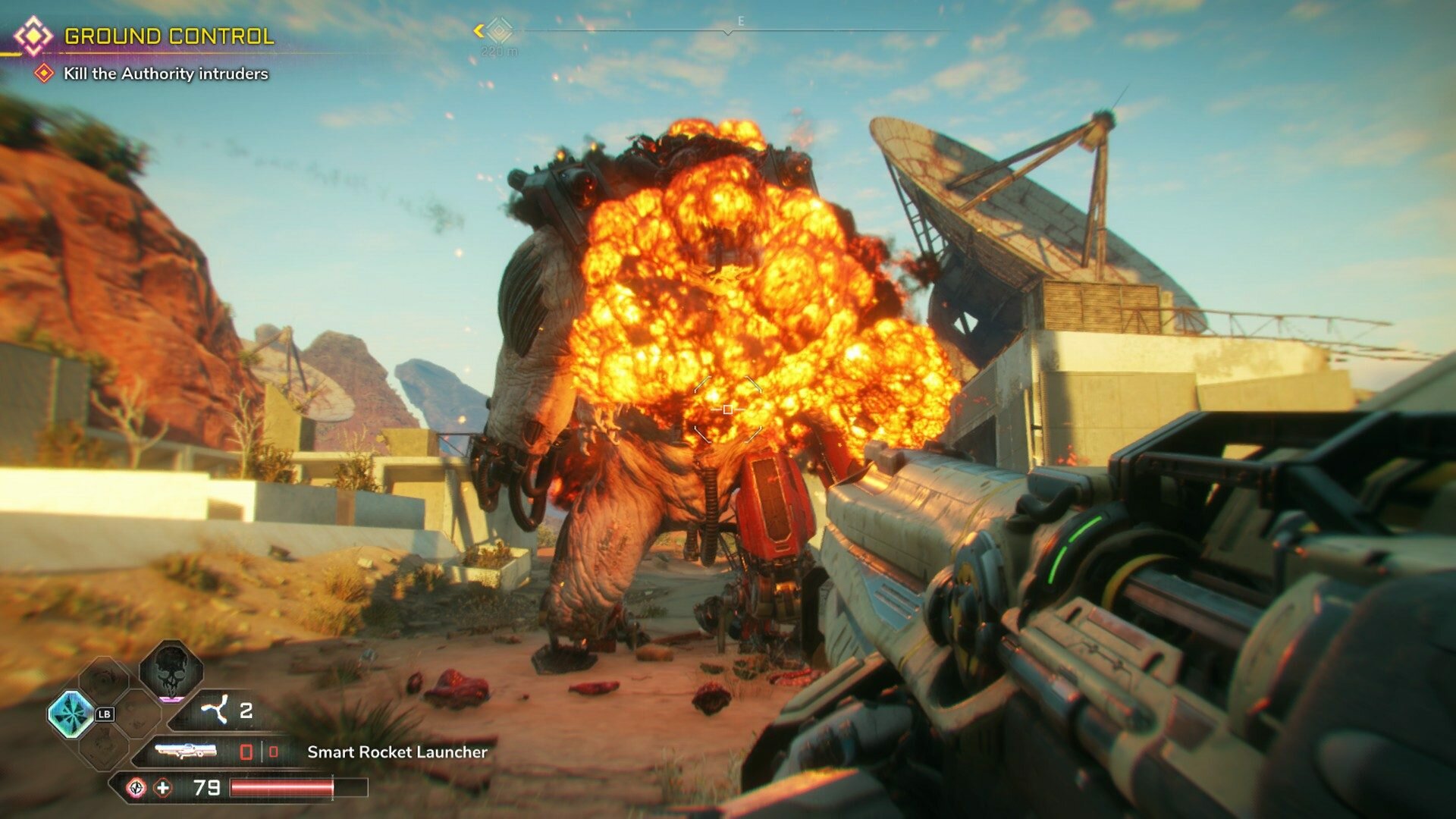Click the Kill the Authority intruders objective
1456x819 pixels.
point(165,74)
